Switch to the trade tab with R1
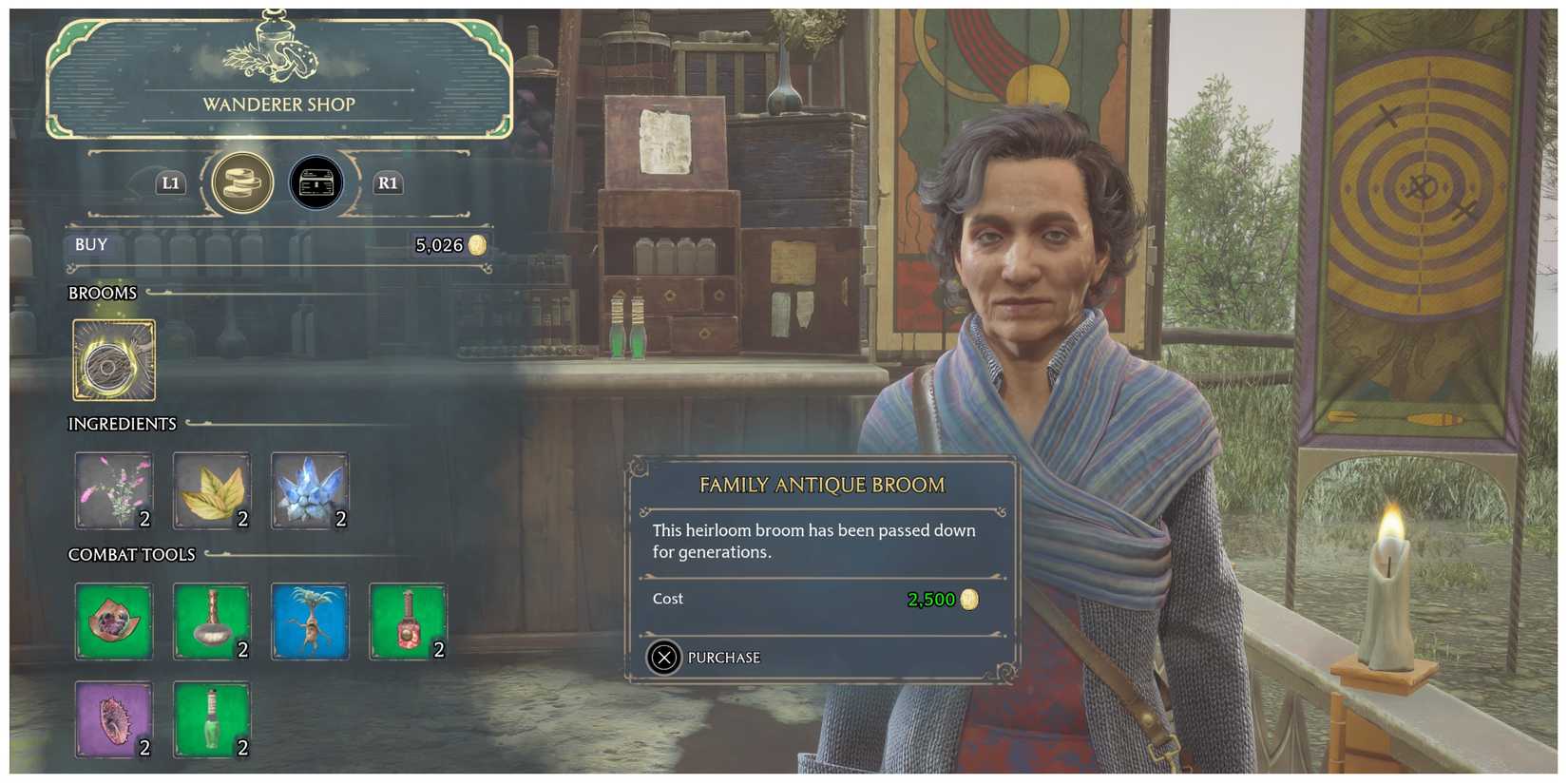Viewport: 1568px width, 784px height. tap(388, 183)
